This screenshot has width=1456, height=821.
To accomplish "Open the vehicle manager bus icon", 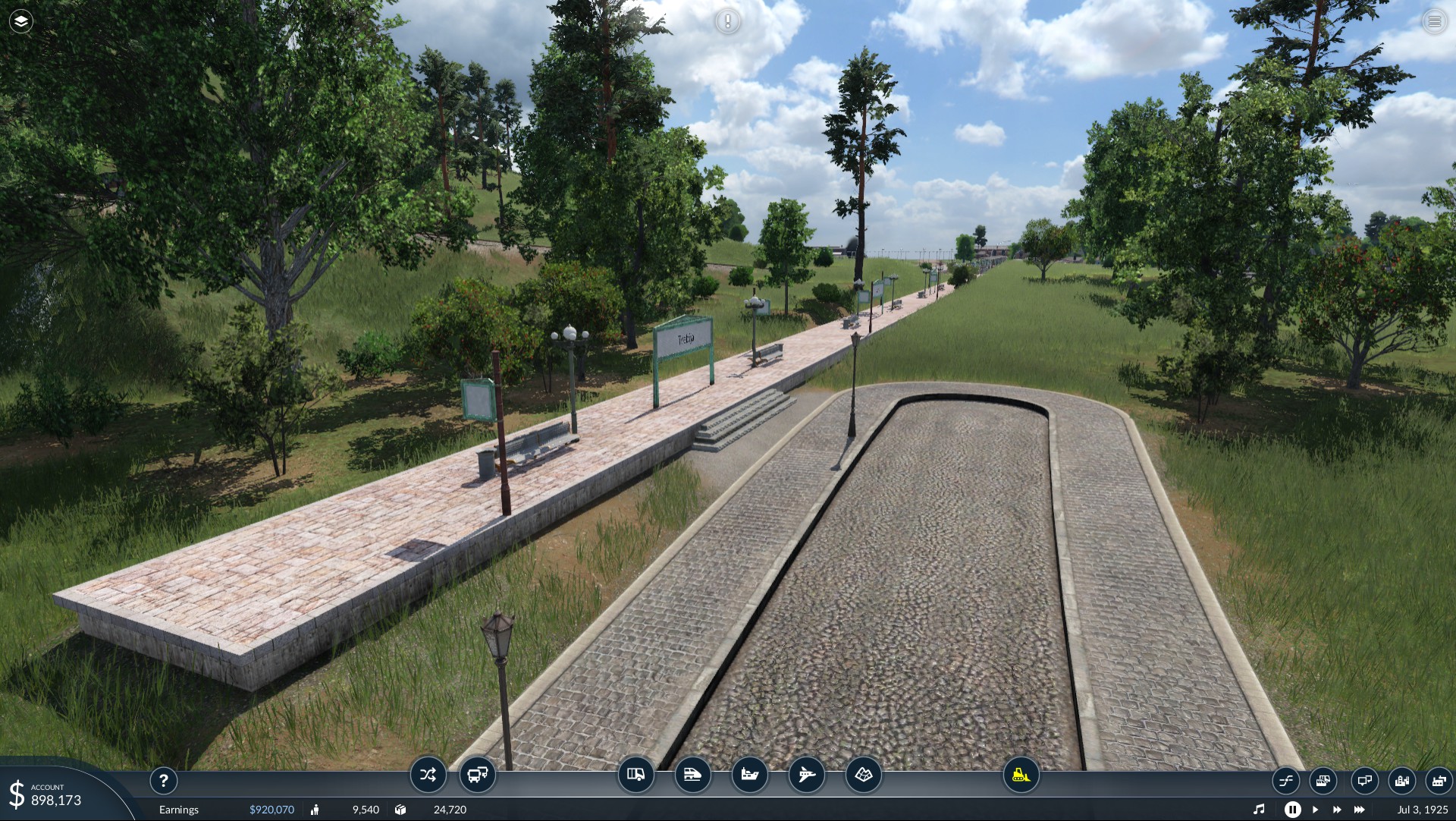I will click(x=478, y=775).
